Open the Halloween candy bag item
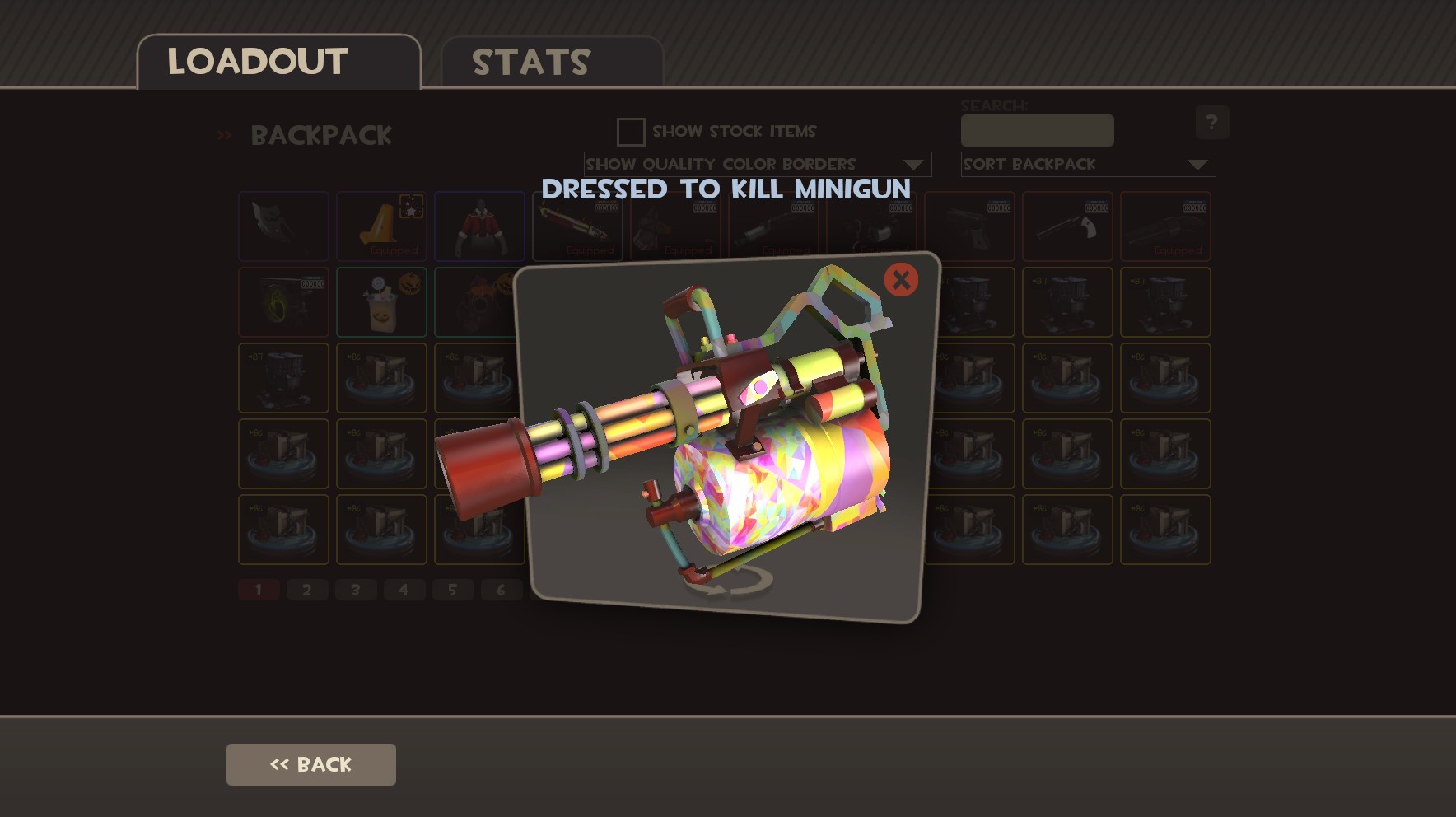Image resolution: width=1456 pixels, height=817 pixels. coord(381,302)
